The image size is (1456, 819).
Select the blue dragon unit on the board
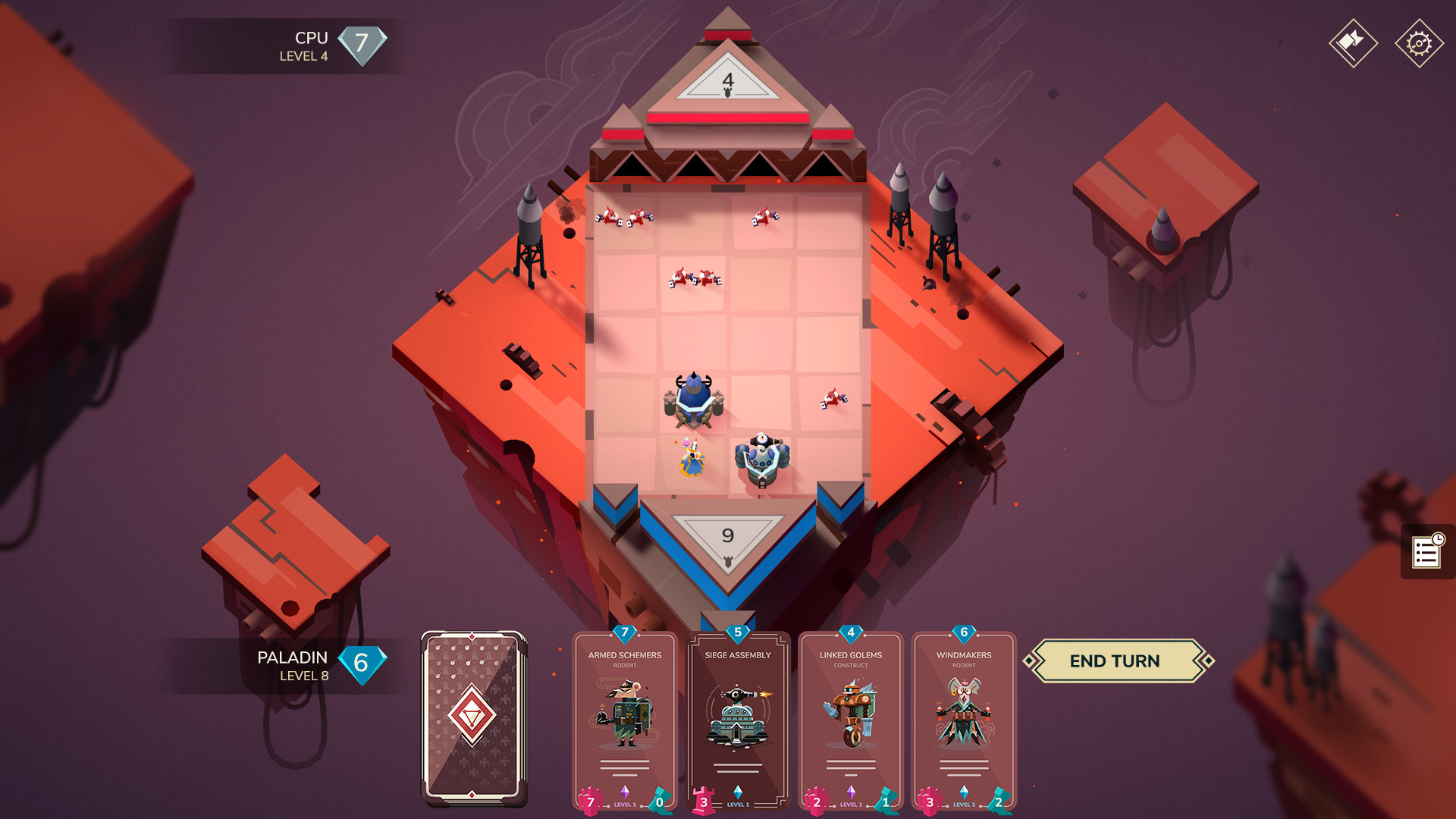point(692,398)
